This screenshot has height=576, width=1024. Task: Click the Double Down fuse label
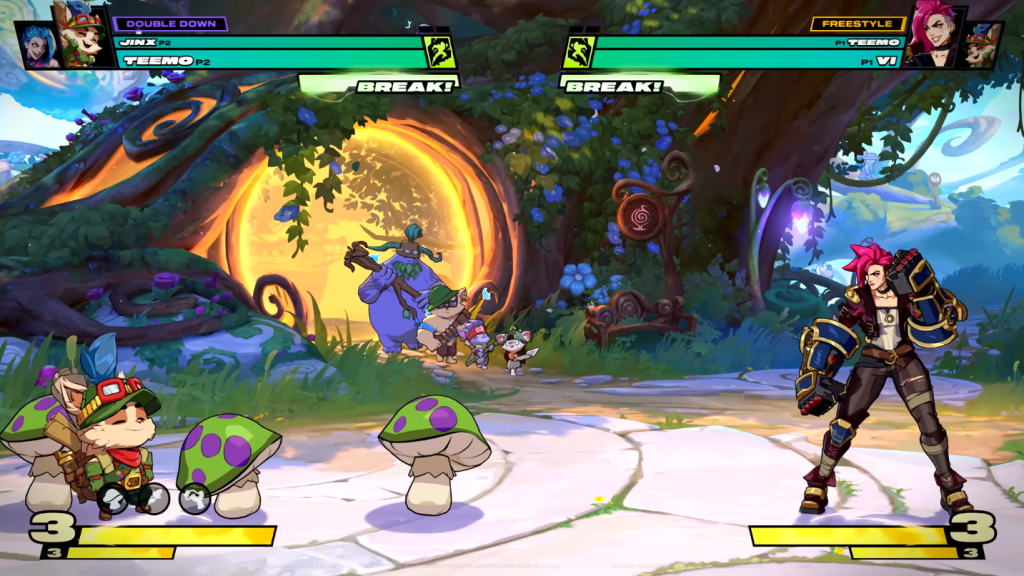170,23
